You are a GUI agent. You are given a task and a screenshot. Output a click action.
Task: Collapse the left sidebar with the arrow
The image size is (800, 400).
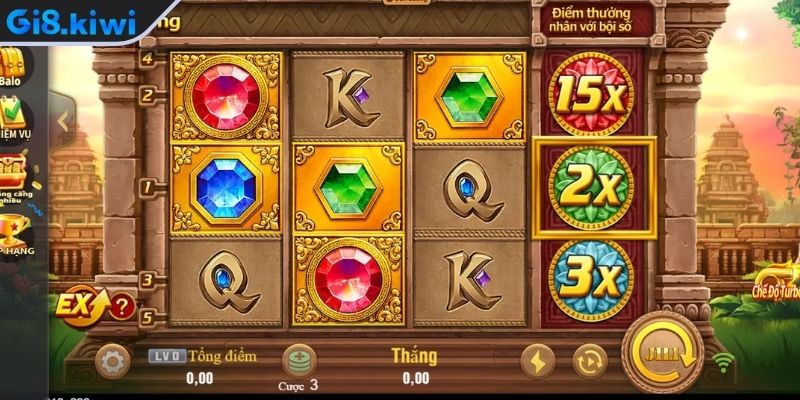62,120
